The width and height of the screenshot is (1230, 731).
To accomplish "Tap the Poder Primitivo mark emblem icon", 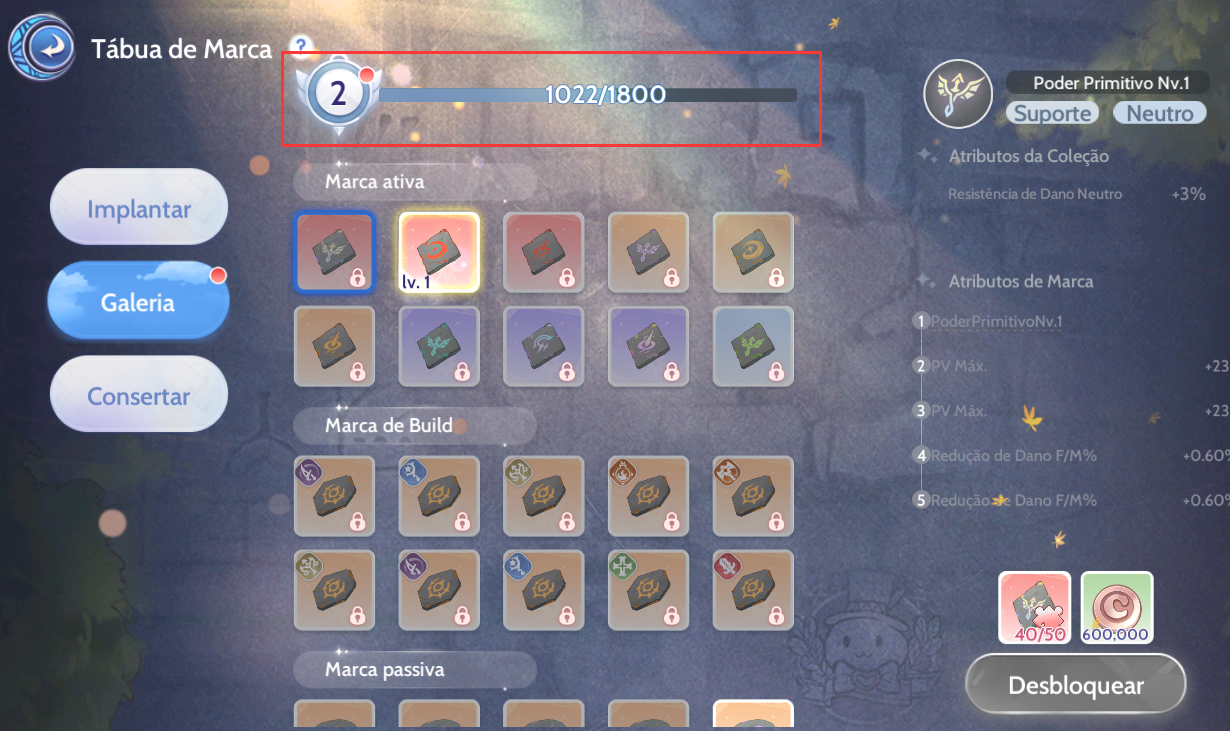I will (958, 94).
